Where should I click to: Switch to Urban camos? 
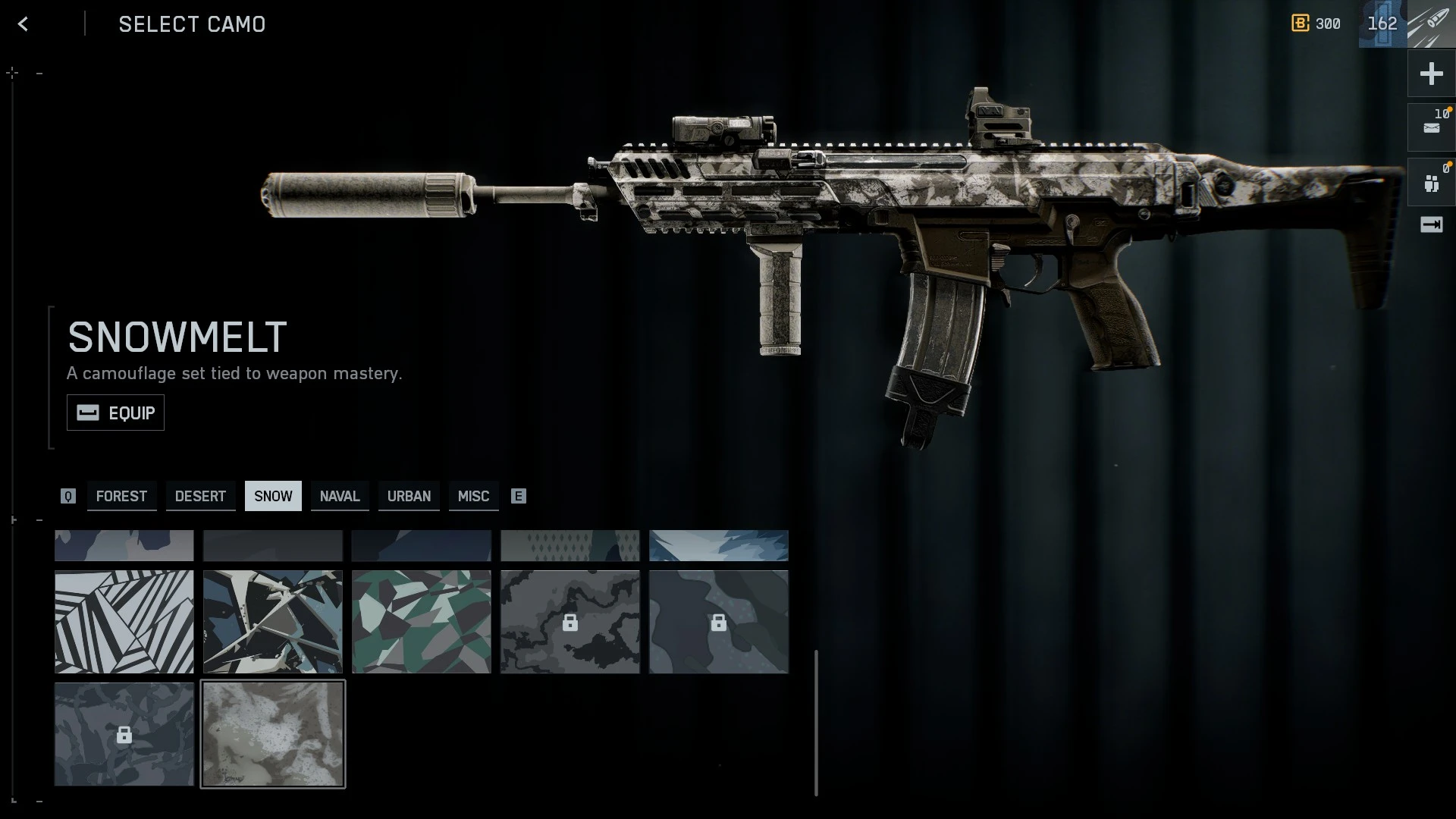[x=409, y=496]
